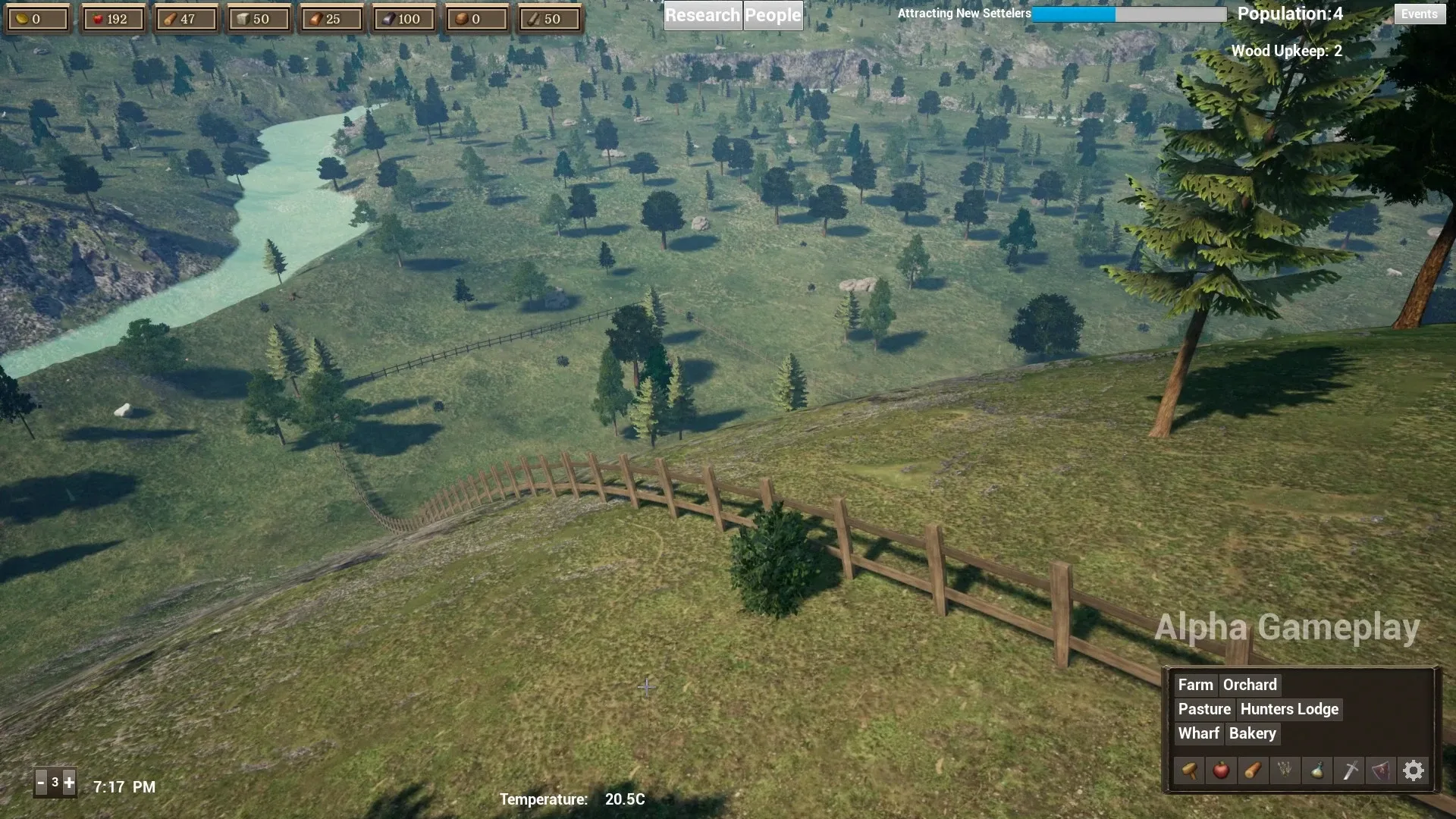
Task: Open the Events panel
Action: [x=1419, y=14]
